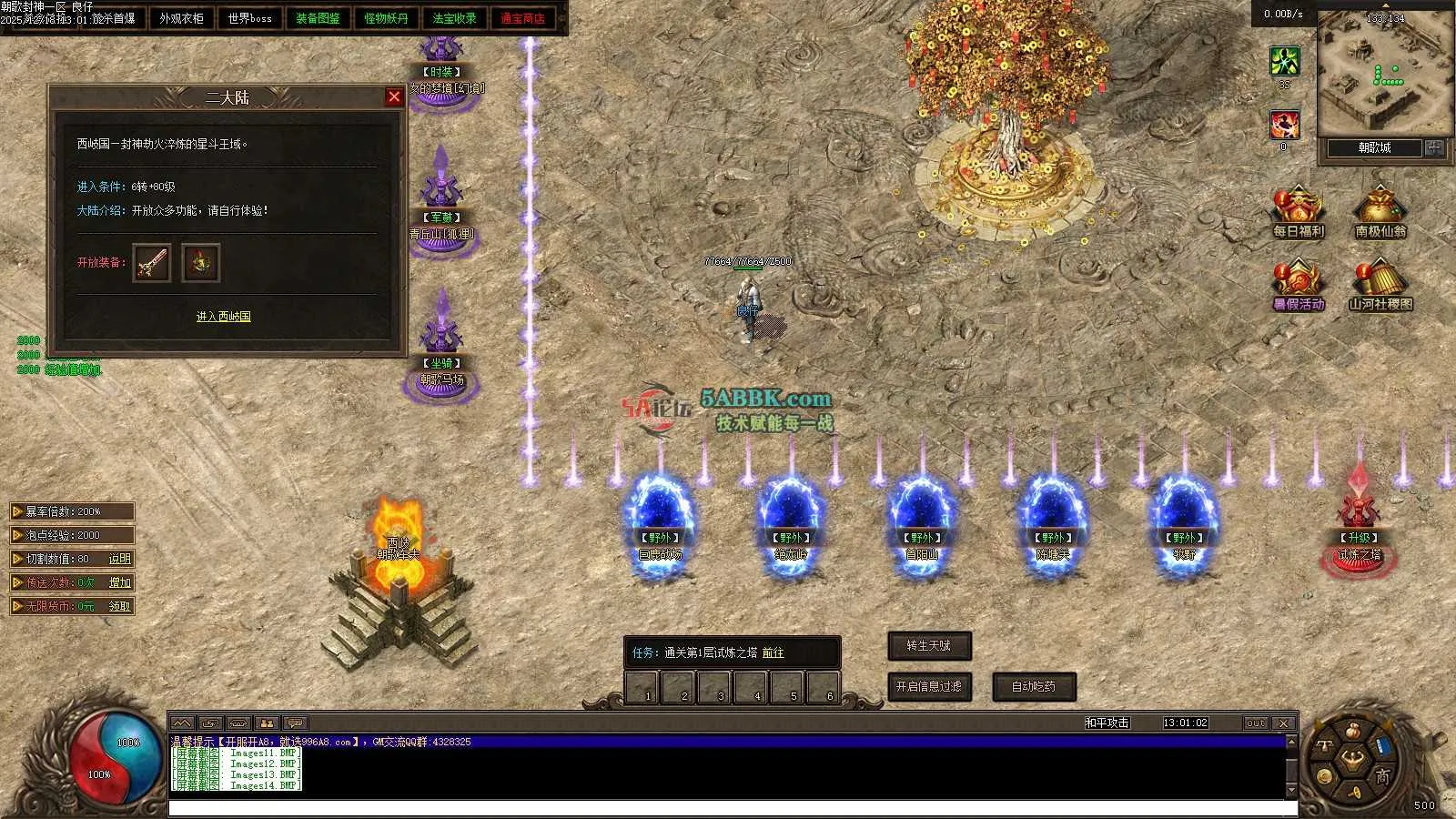The width and height of the screenshot is (1456, 819).
Task: Open the 每日福利 daily rewards icon
Action: click(x=1299, y=213)
